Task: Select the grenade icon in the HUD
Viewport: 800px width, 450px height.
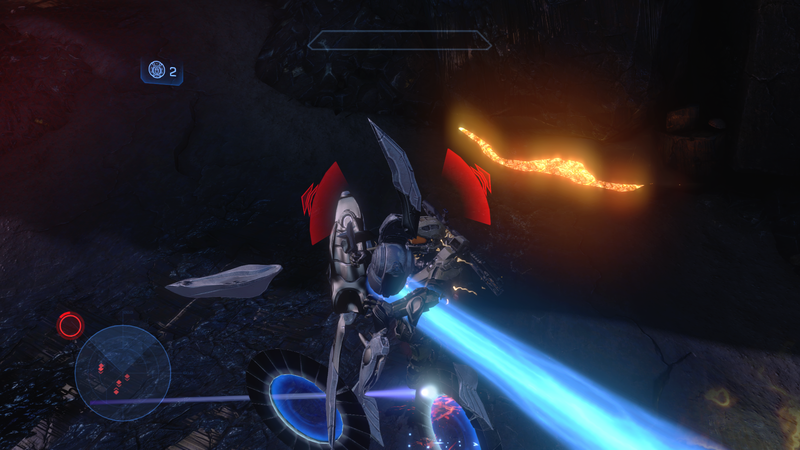Action: coord(156,71)
